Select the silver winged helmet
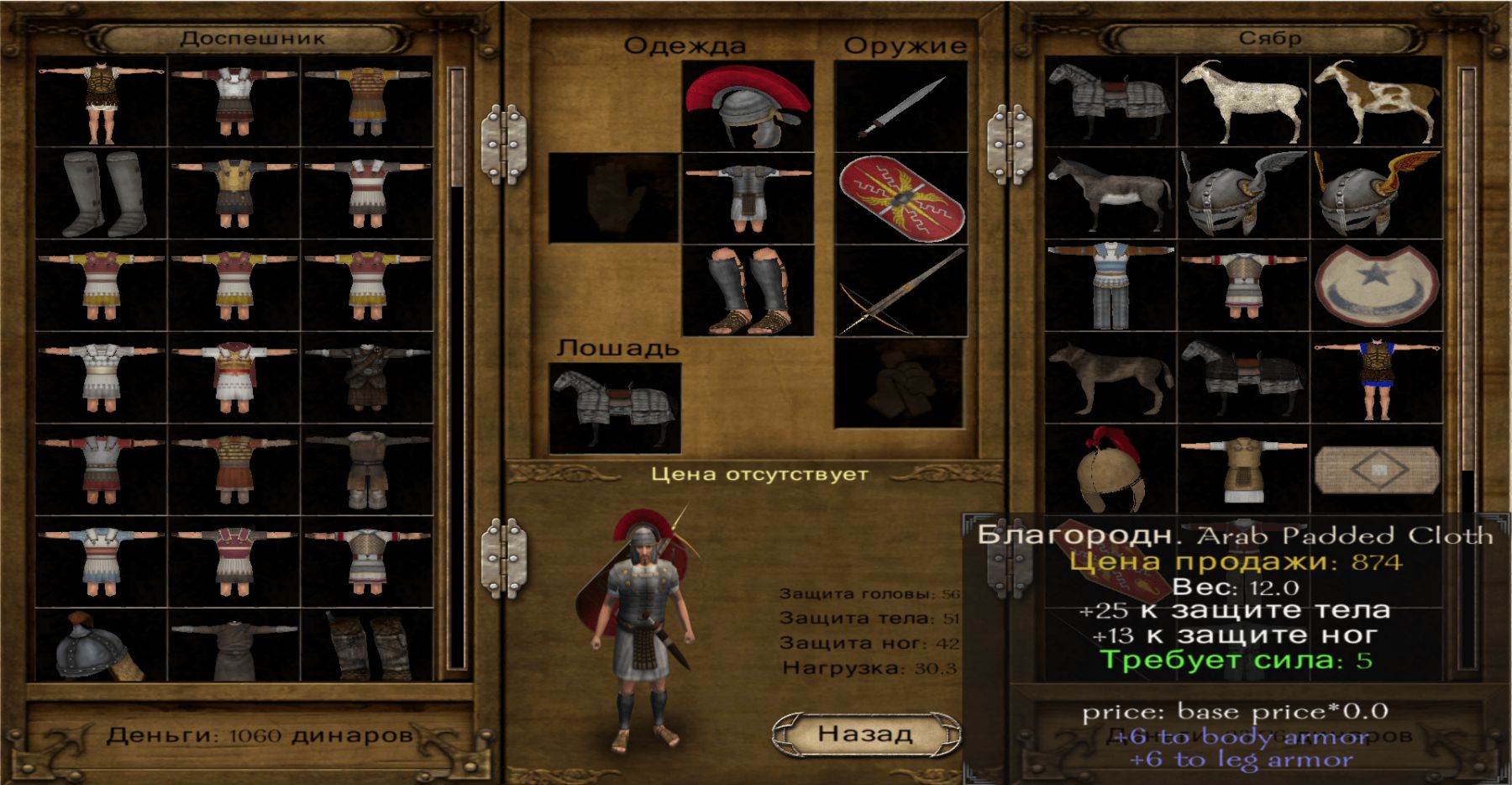 [1243, 194]
